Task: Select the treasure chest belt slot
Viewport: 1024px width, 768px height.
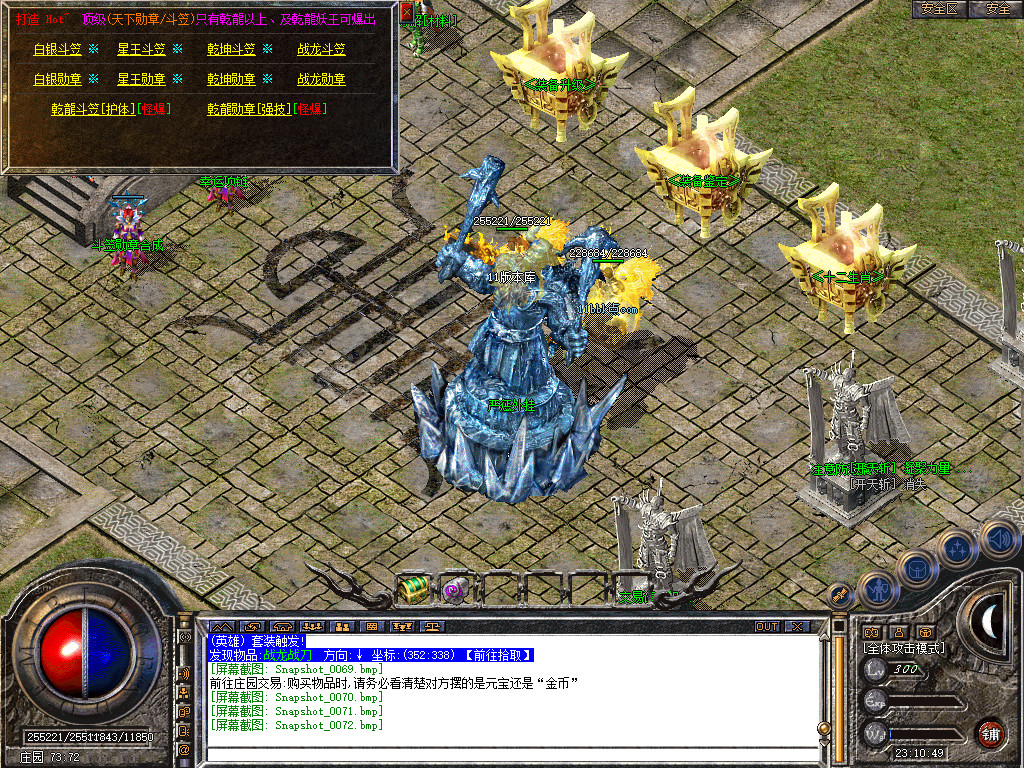Action: (412, 590)
